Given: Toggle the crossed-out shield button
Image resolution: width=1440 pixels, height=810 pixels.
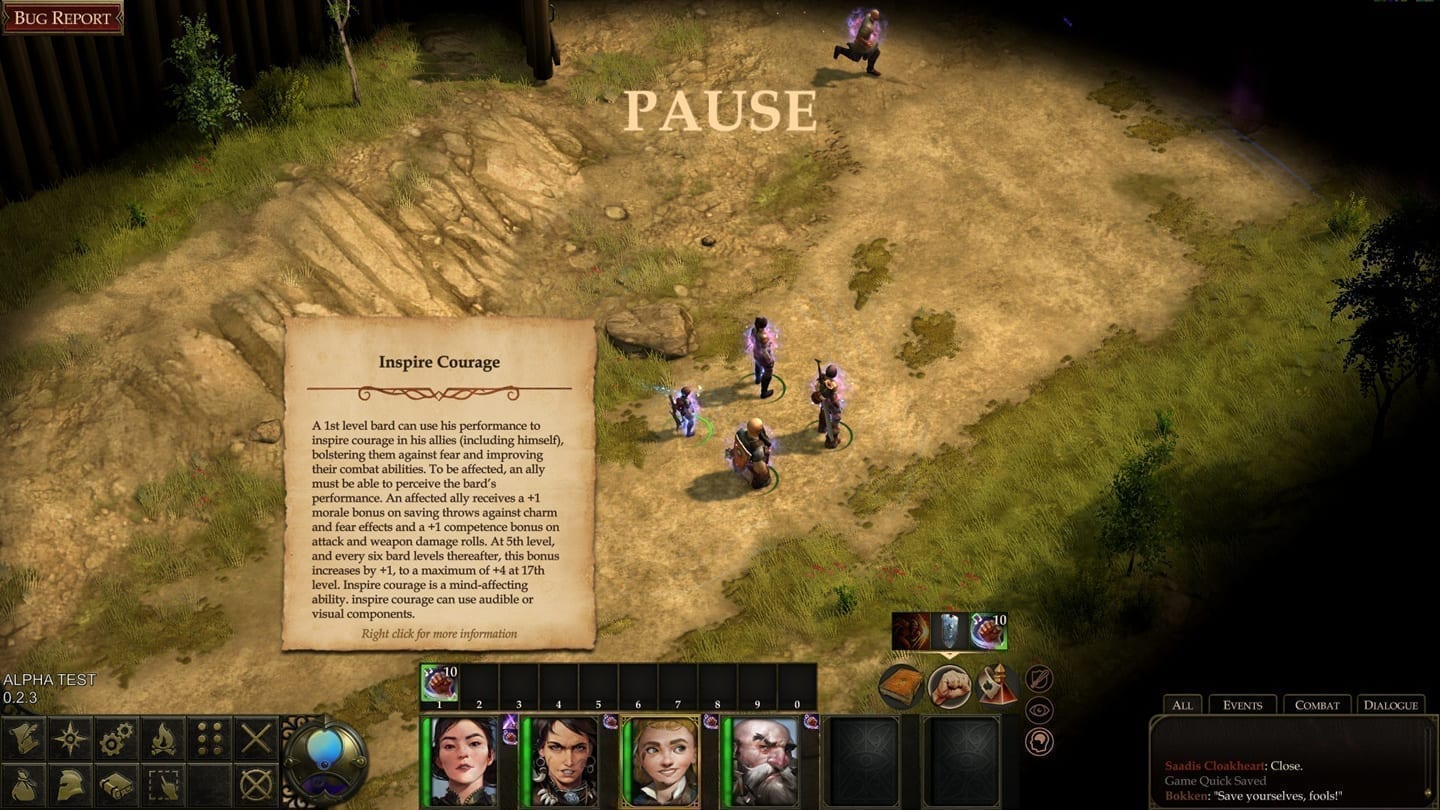Looking at the screenshot, I should point(1039,679).
